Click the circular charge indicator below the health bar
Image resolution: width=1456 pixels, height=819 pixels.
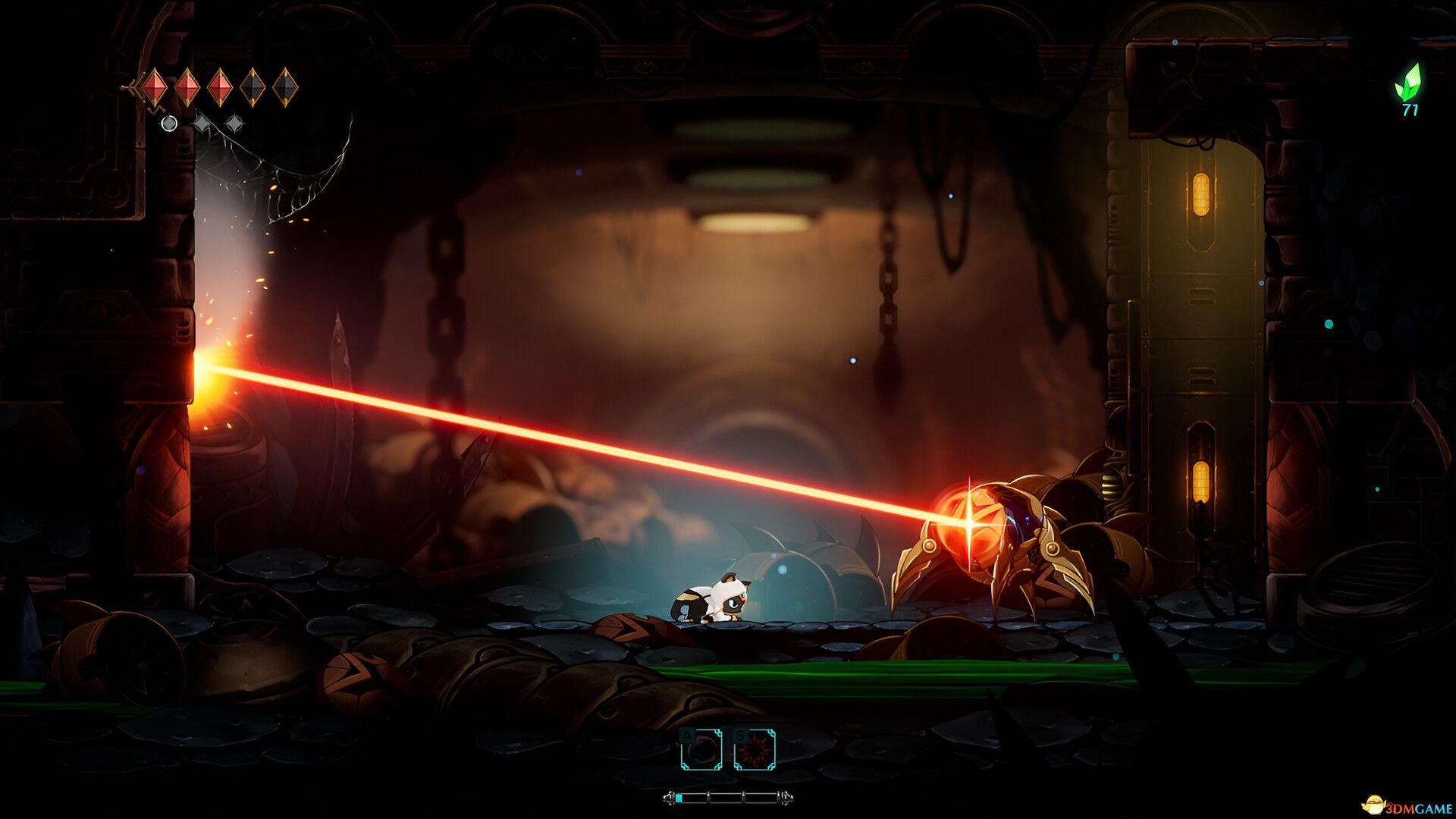(x=169, y=124)
